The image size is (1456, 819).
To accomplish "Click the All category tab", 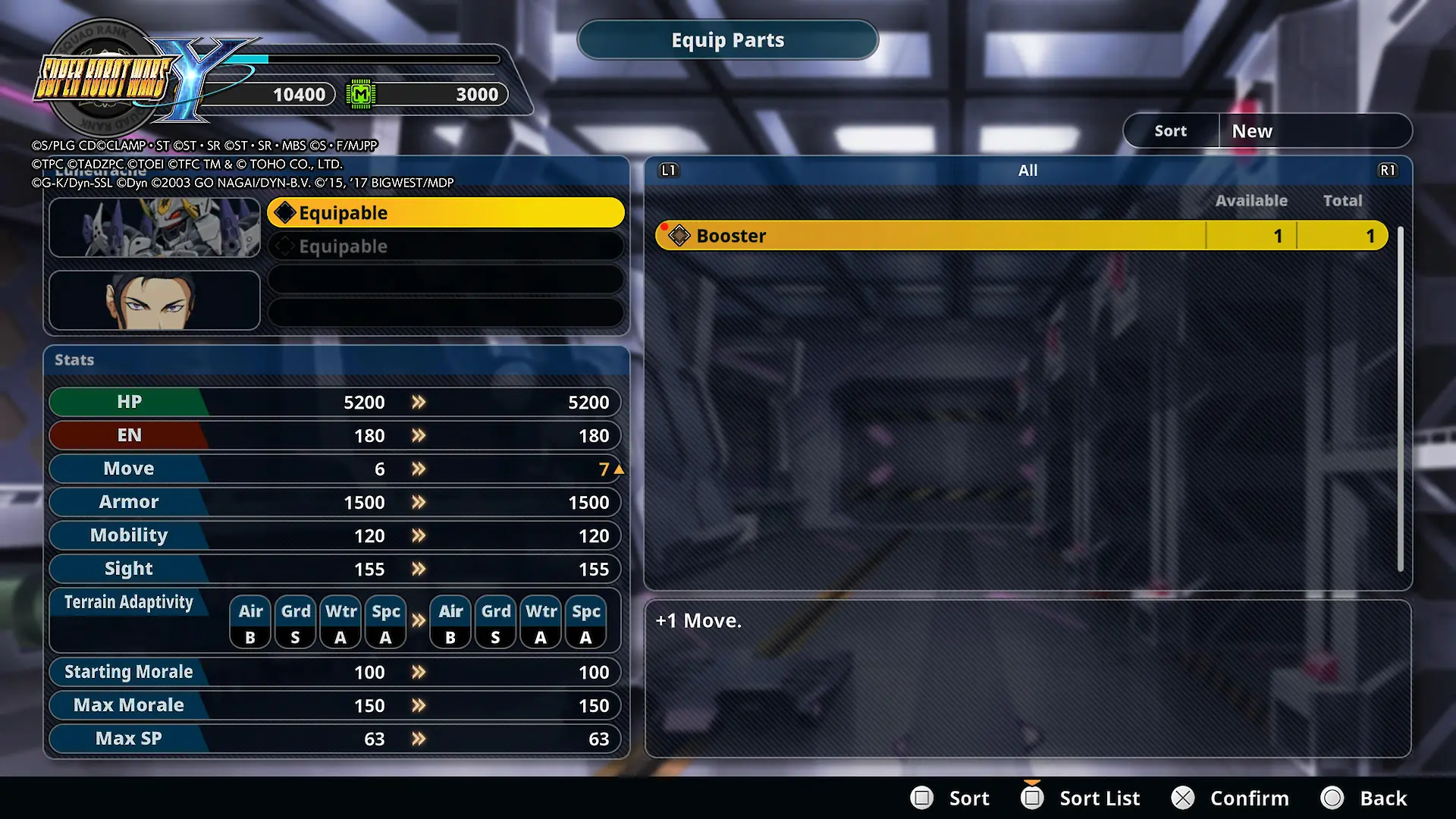I will coord(1028,171).
